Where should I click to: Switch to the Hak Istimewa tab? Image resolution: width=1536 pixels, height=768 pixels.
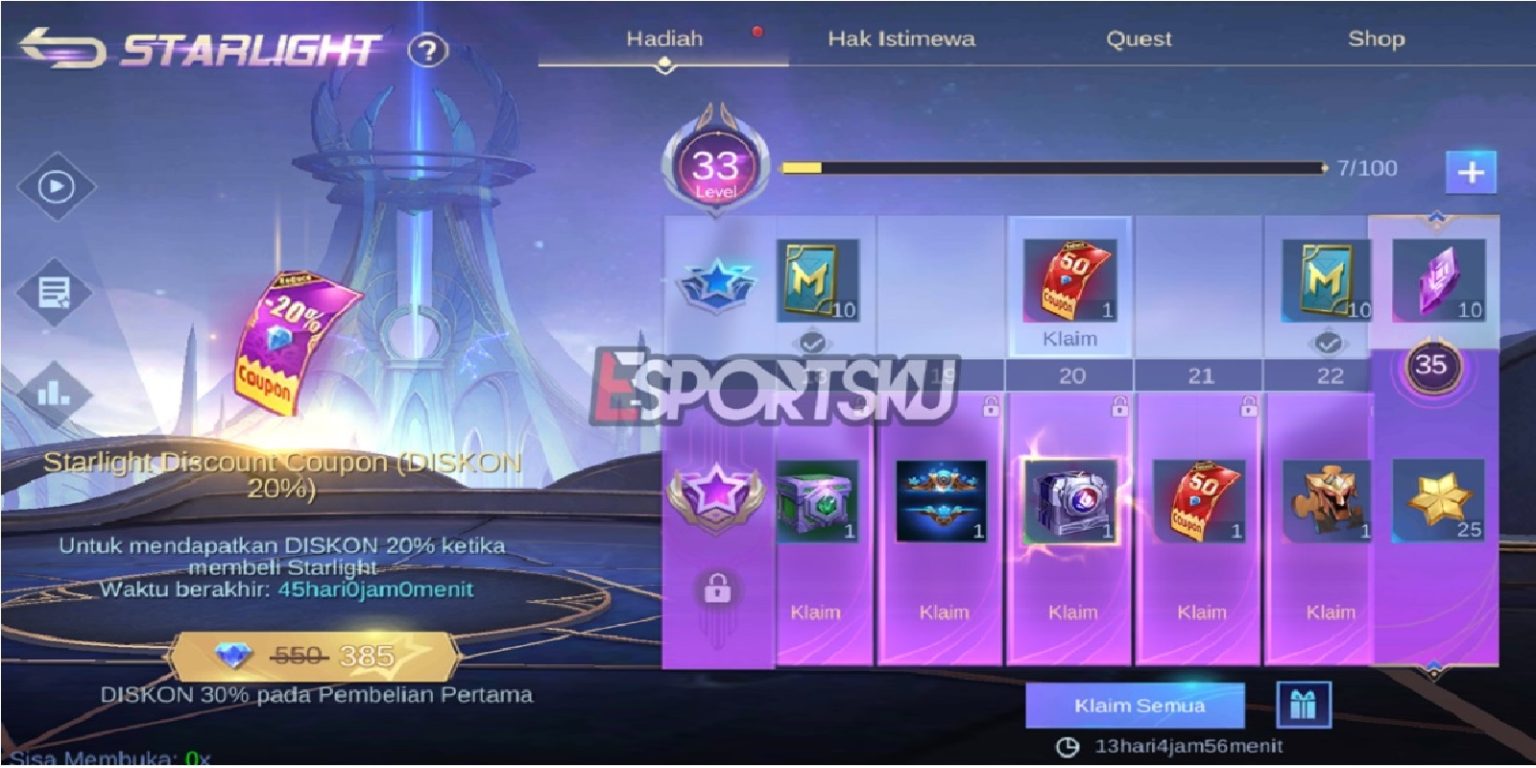(903, 40)
